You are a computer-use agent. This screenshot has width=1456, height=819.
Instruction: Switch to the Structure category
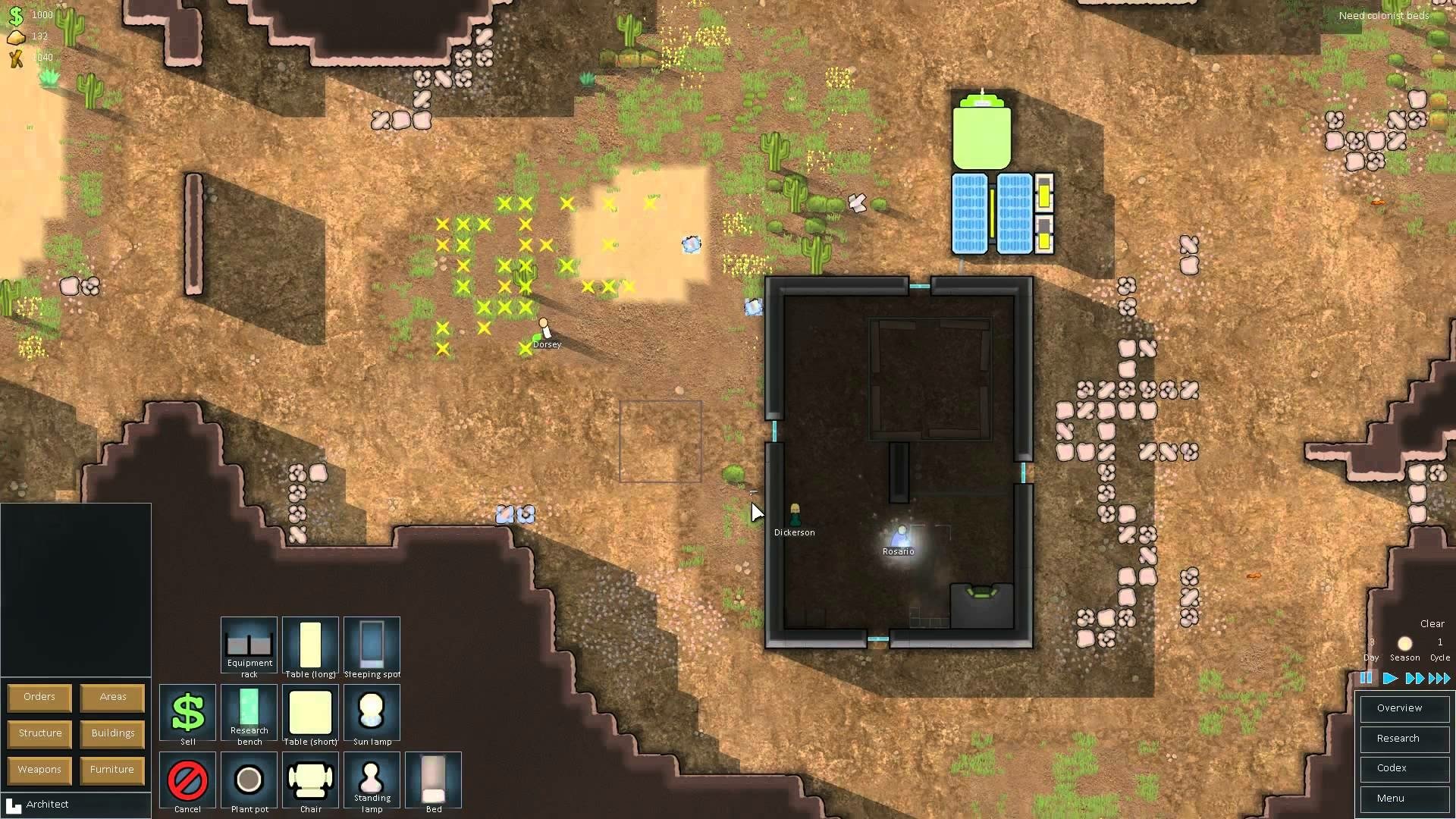(39, 733)
